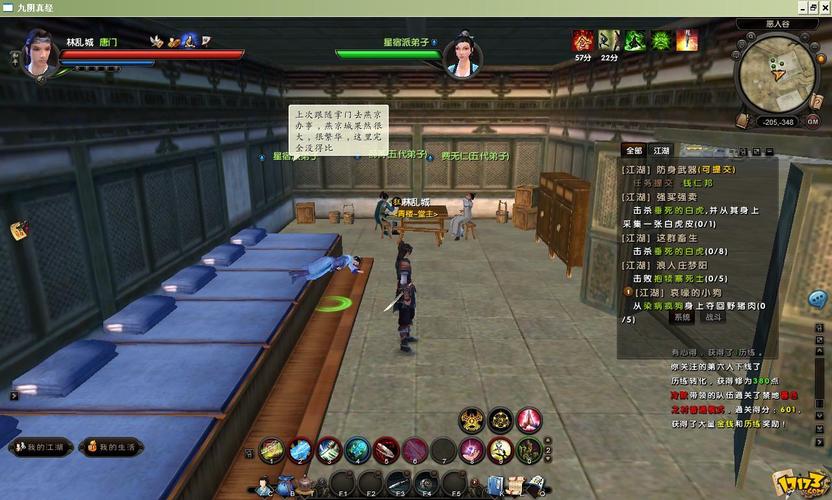Image resolution: width=832 pixels, height=500 pixels.
Task: Activate the skill in hotbar slot 9
Action: pyautogui.click(x=501, y=451)
